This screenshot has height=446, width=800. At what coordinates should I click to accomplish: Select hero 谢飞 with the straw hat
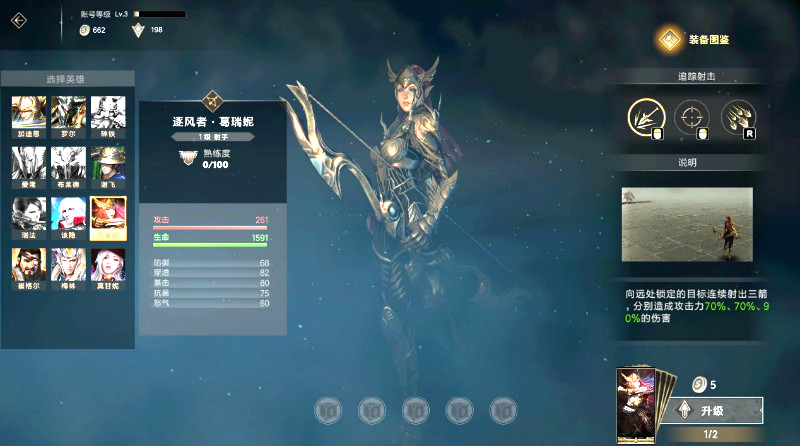tap(108, 163)
